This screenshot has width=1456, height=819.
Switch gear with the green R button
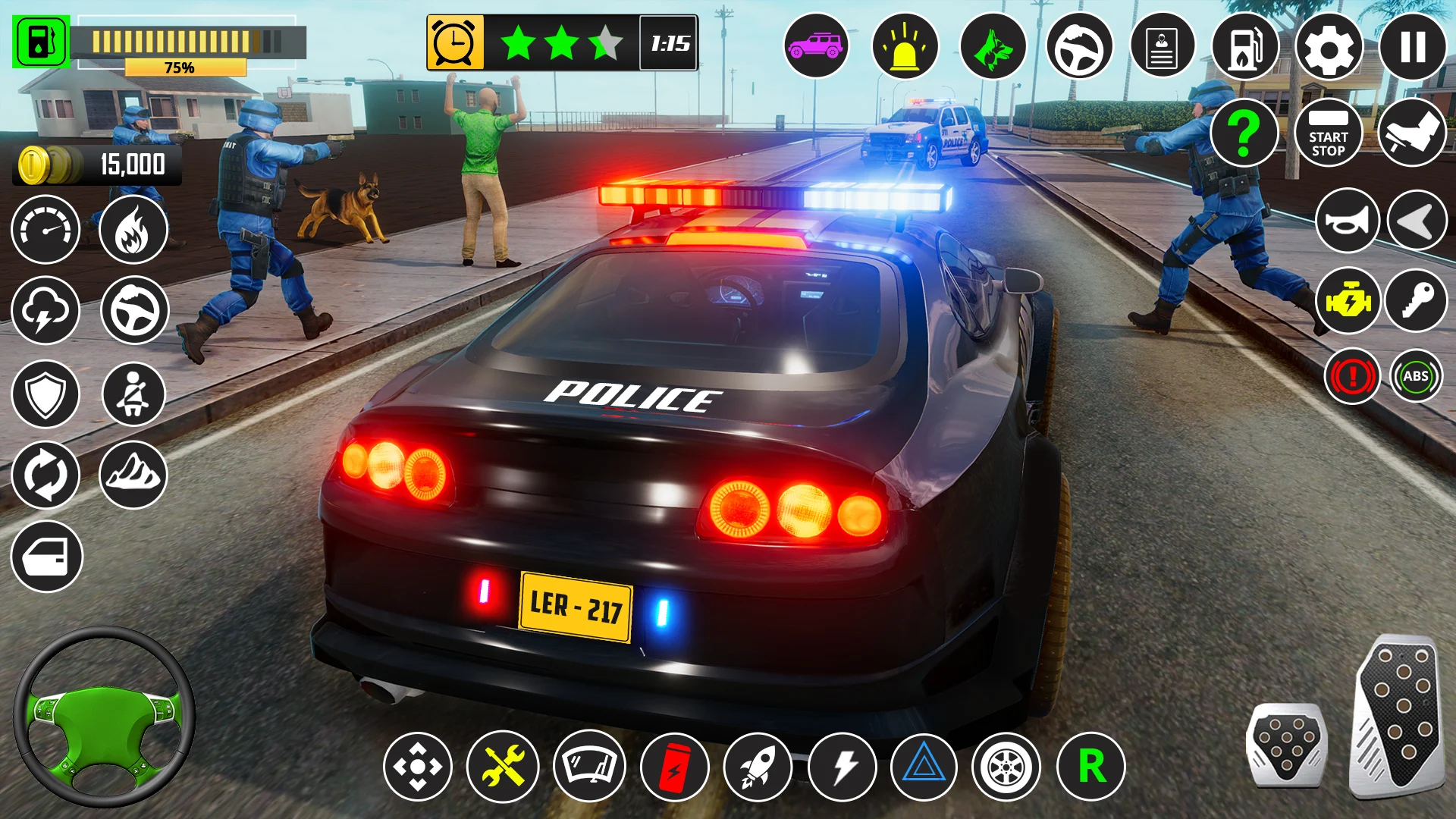click(1091, 767)
